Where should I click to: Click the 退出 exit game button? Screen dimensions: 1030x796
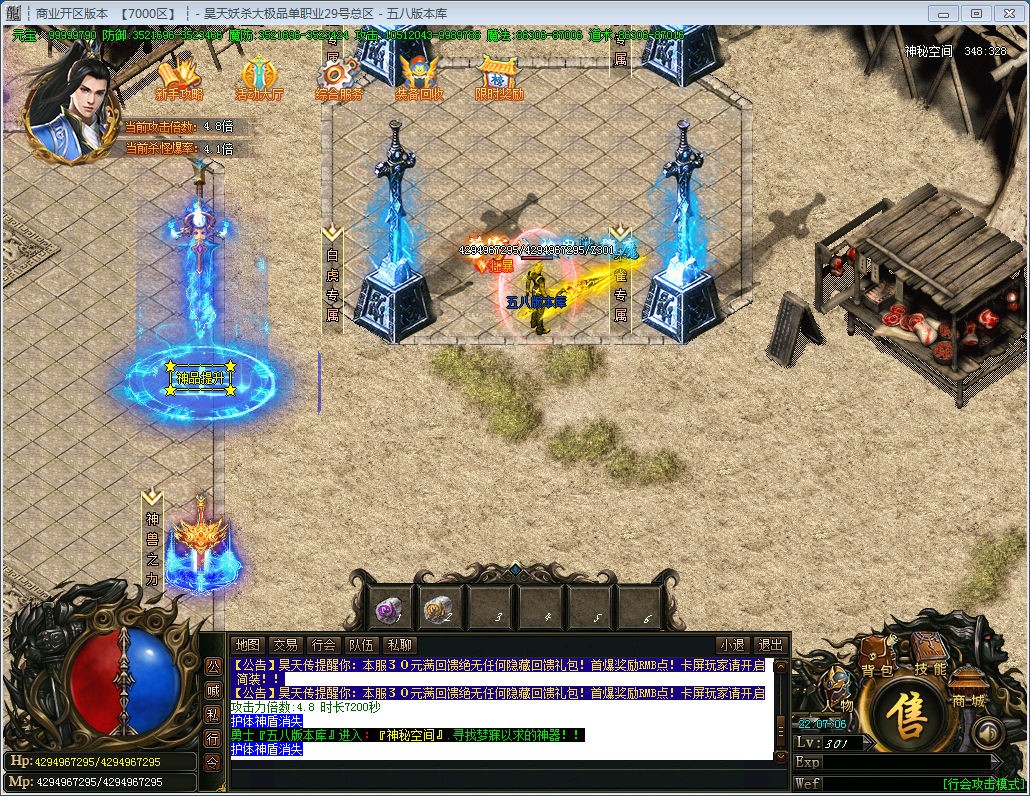pyautogui.click(x=770, y=645)
